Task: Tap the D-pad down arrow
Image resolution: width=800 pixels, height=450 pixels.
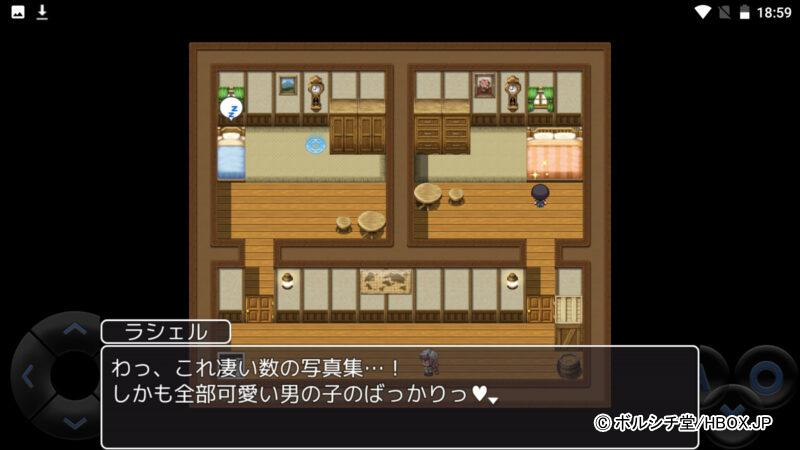Action: (75, 424)
